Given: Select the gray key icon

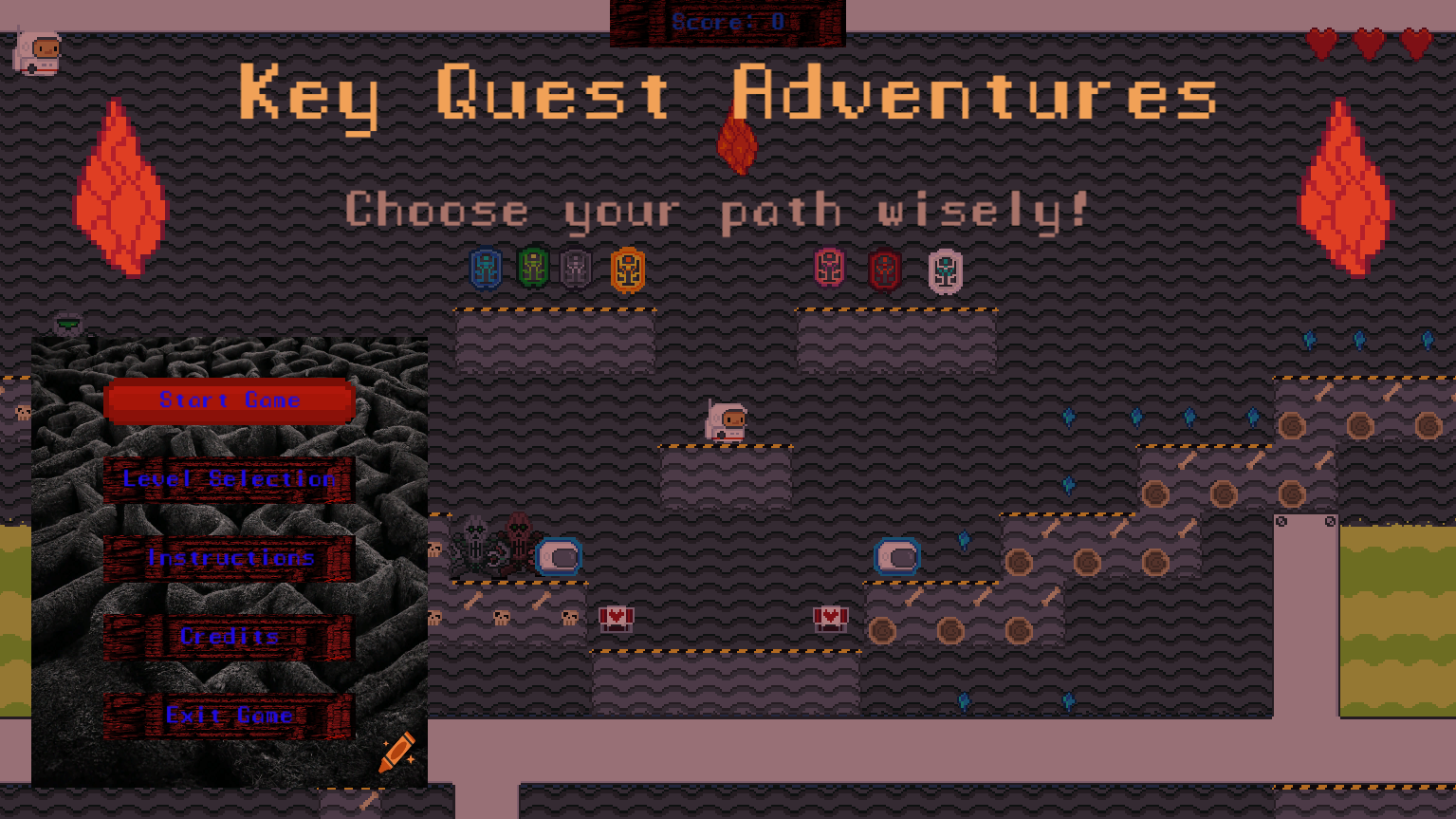Looking at the screenshot, I should pos(578,269).
